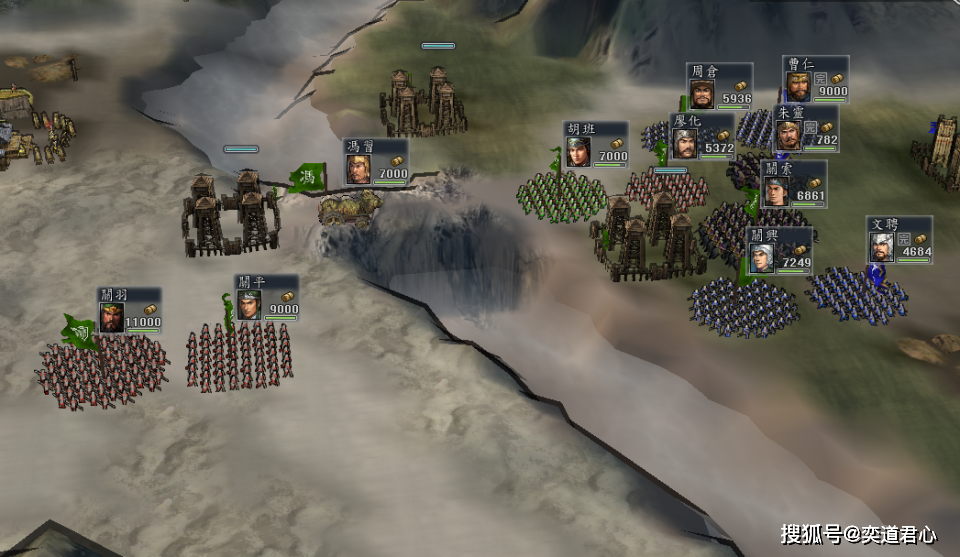The height and width of the screenshot is (557, 960).
Task: Choose Cao Ren's unit card (曹仁)
Action: (815, 78)
